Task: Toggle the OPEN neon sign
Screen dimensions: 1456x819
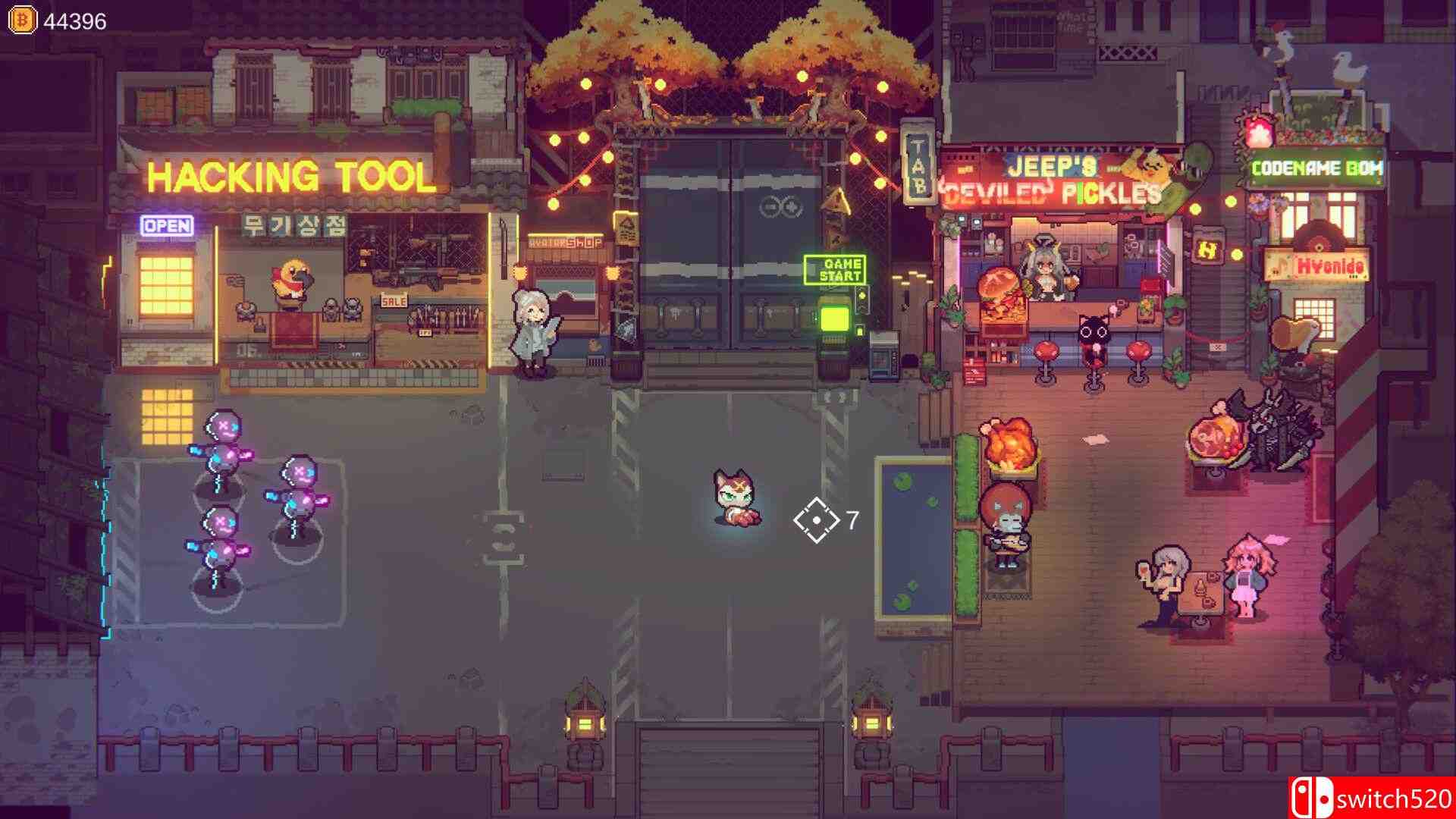Action: pos(168,224)
